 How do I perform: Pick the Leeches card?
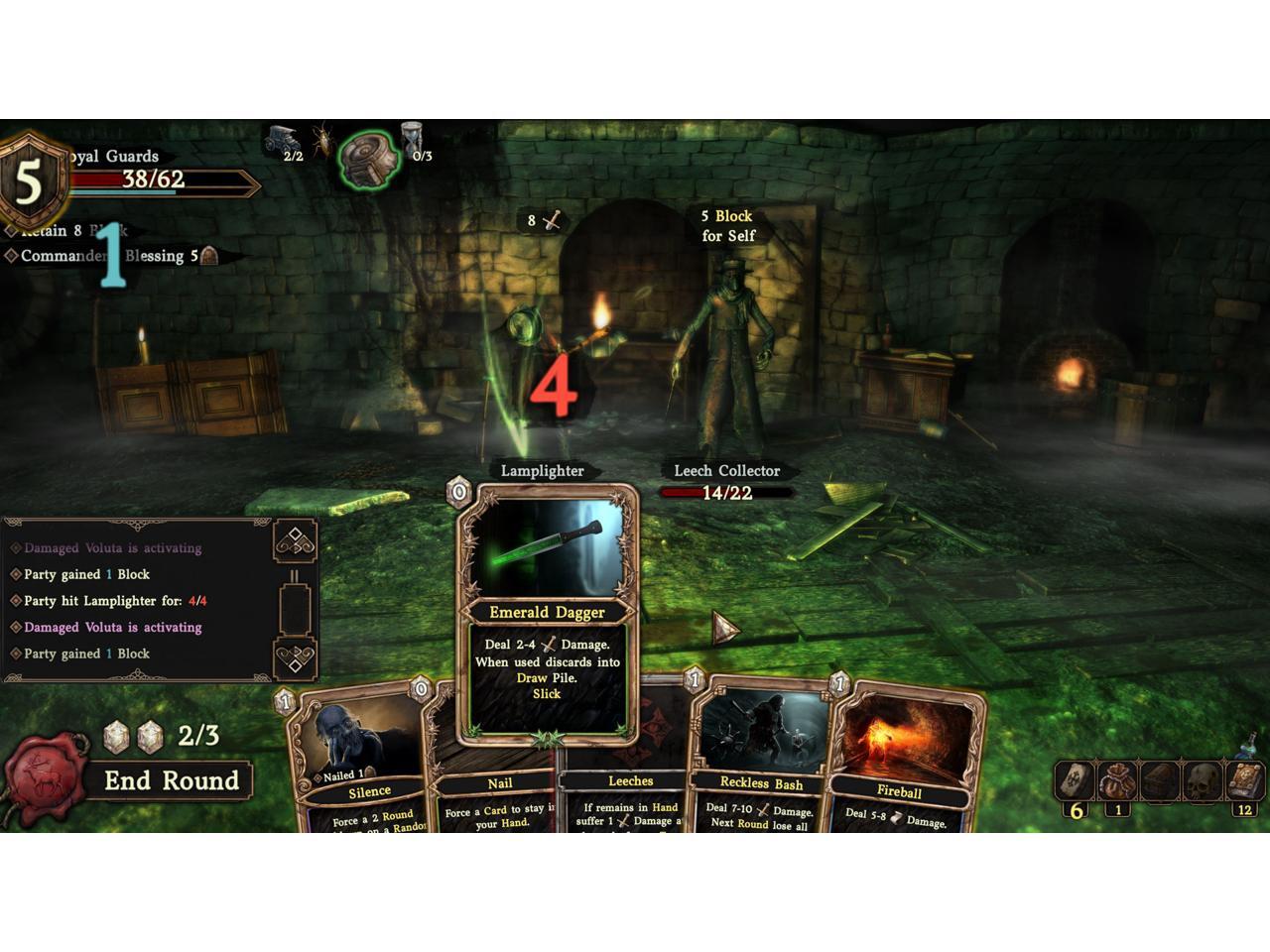pos(630,781)
